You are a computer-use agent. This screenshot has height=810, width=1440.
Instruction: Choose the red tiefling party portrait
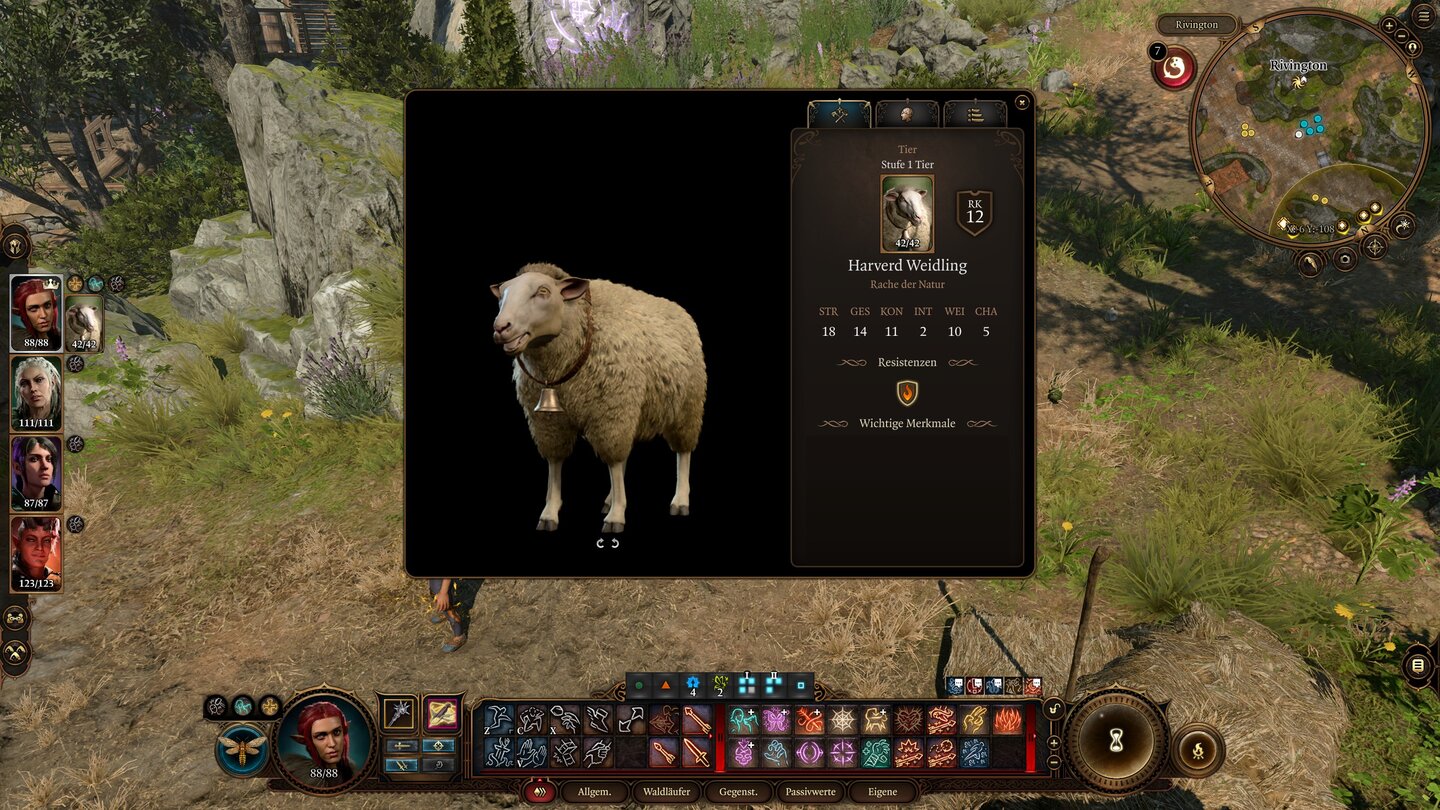pyautogui.click(x=36, y=552)
